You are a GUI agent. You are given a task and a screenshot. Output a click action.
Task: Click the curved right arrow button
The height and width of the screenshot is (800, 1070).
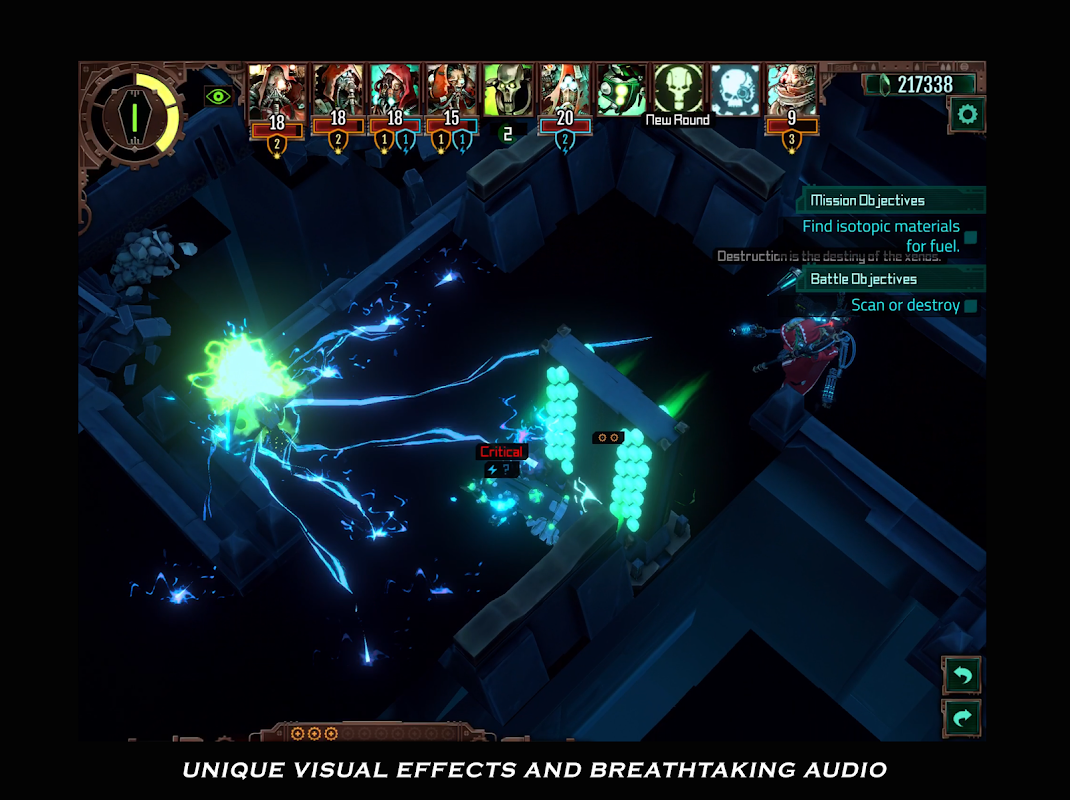(x=962, y=718)
